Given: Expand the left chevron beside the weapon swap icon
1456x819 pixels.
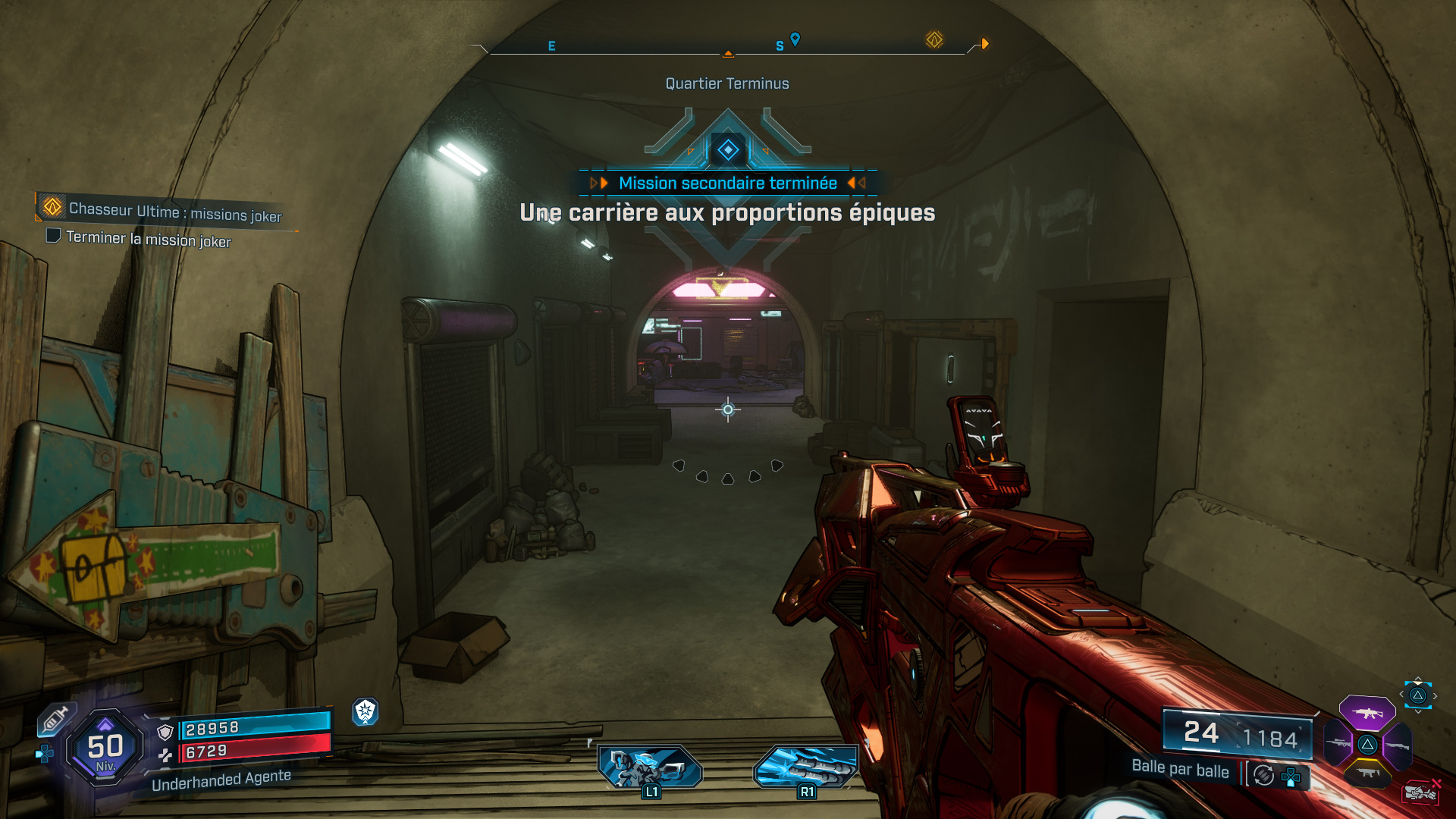Looking at the screenshot, I should [1402, 694].
